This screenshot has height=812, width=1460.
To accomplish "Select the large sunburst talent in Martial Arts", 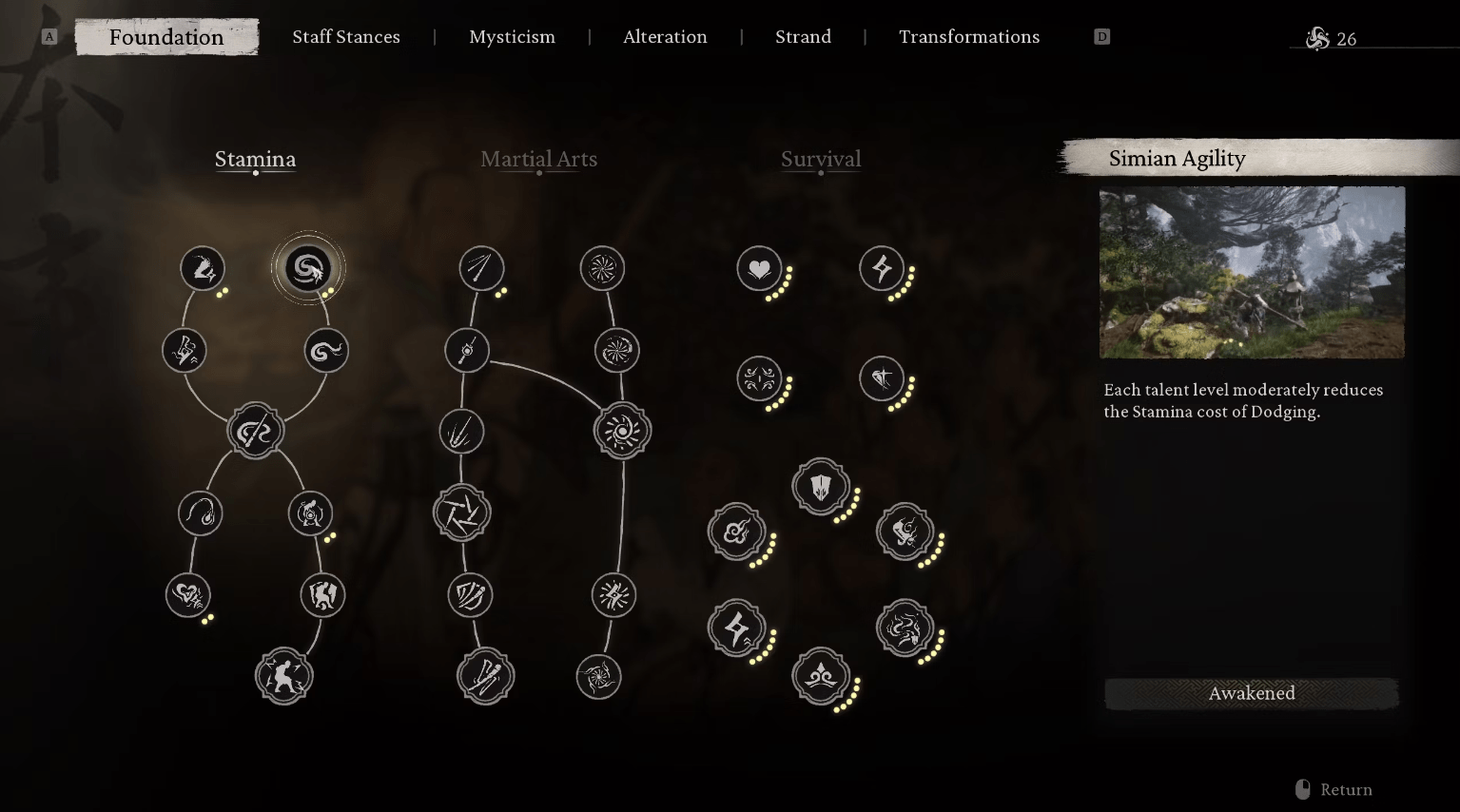I will (x=623, y=430).
